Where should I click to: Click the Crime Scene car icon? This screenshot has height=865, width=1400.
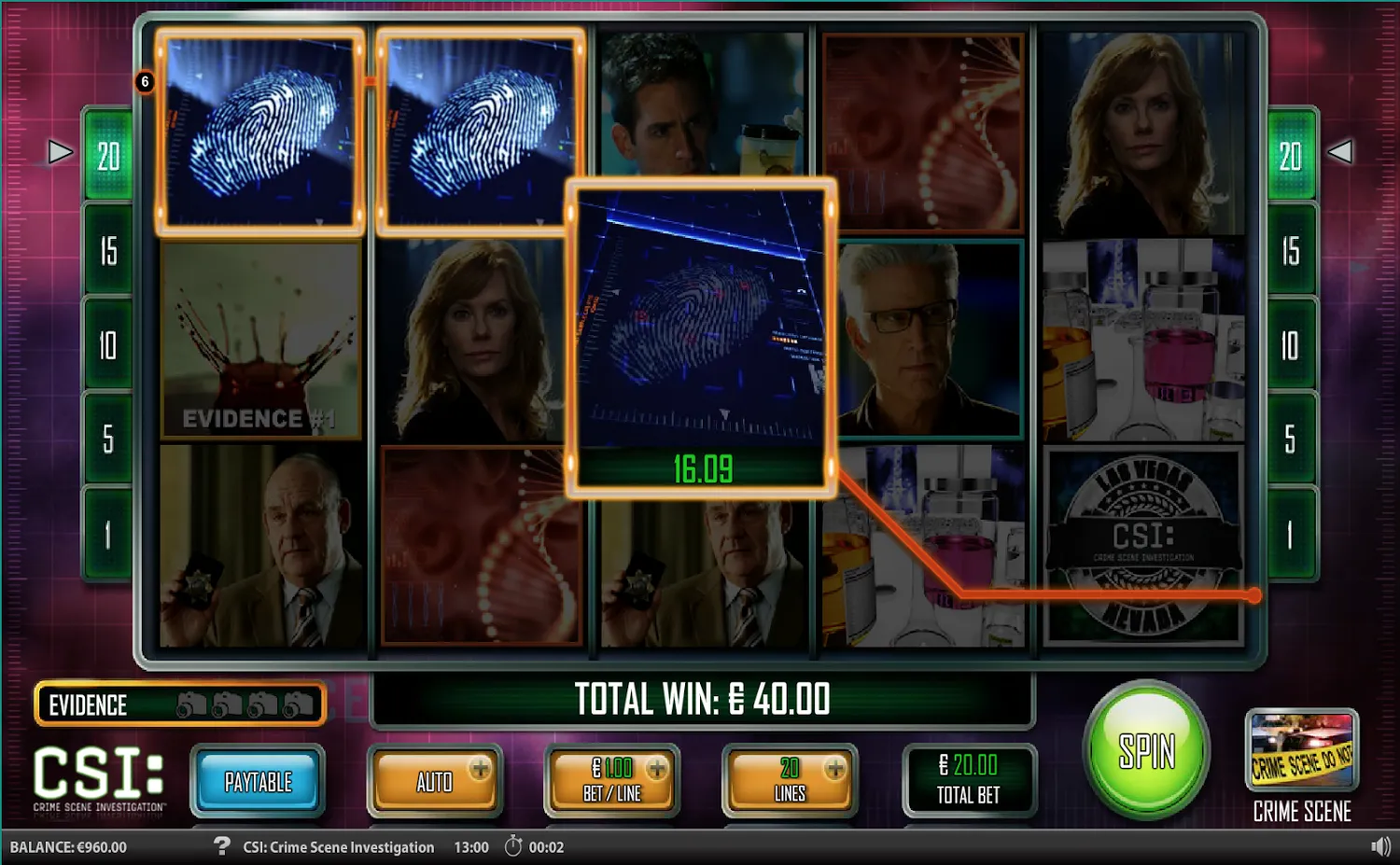[1301, 756]
